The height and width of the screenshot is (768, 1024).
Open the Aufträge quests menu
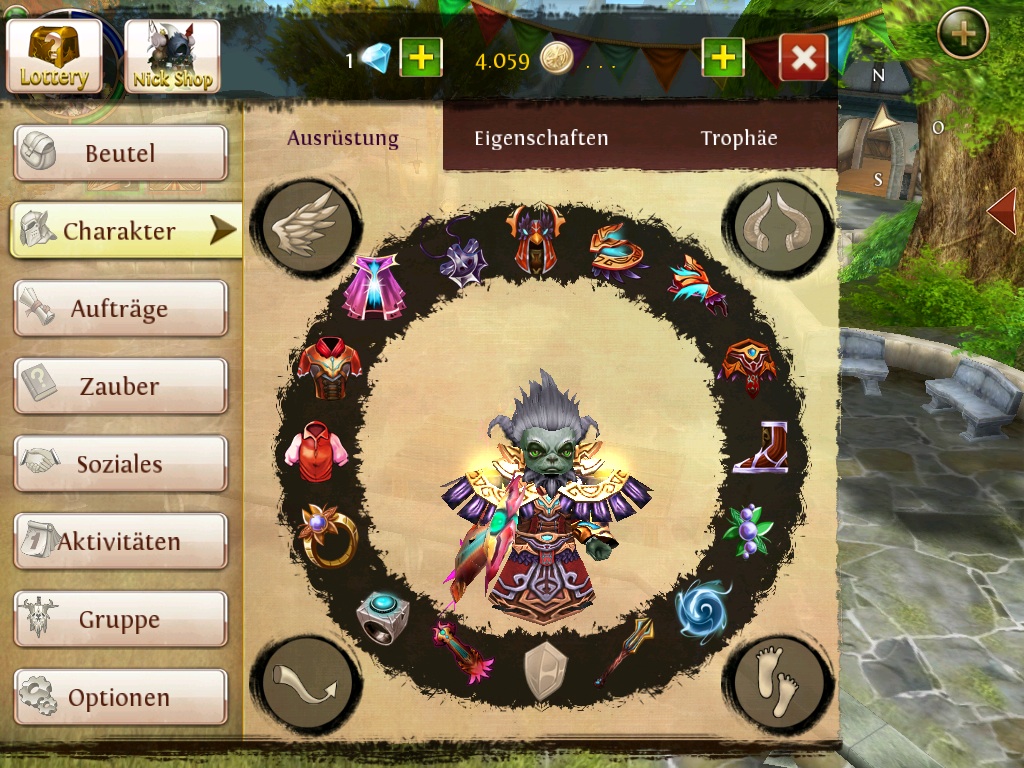(120, 309)
